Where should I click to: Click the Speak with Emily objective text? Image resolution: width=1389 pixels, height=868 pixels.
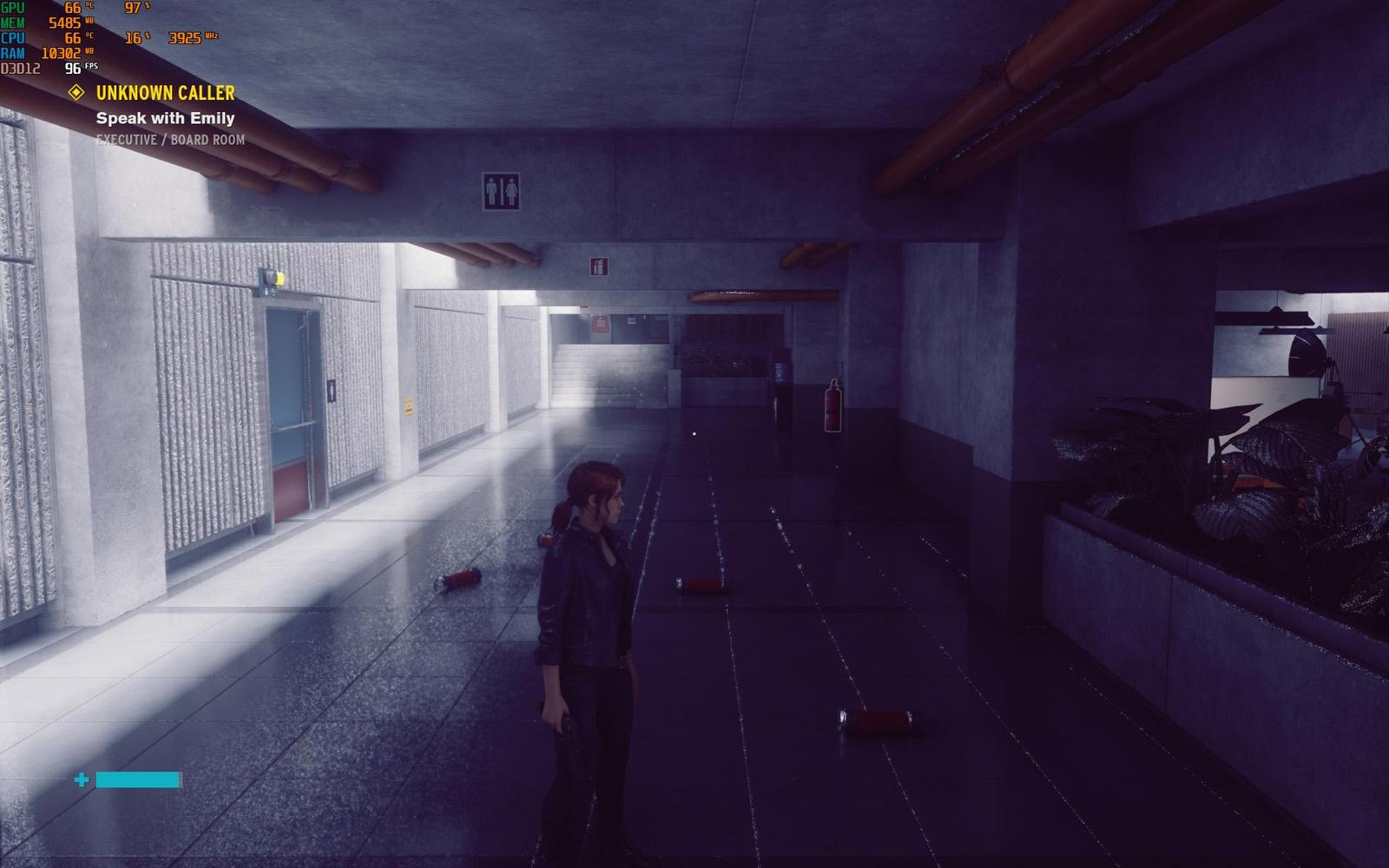165,118
